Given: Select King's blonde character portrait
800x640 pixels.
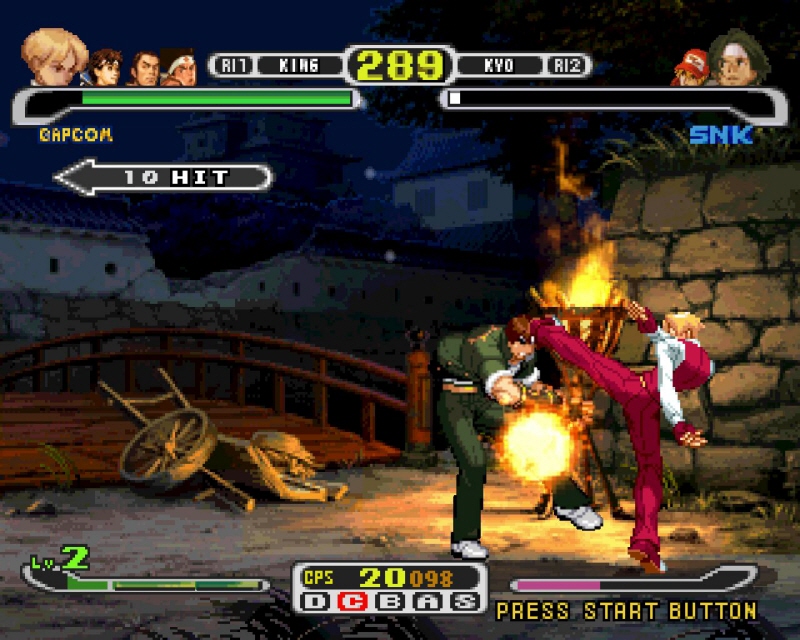Looking at the screenshot, I should click(55, 58).
